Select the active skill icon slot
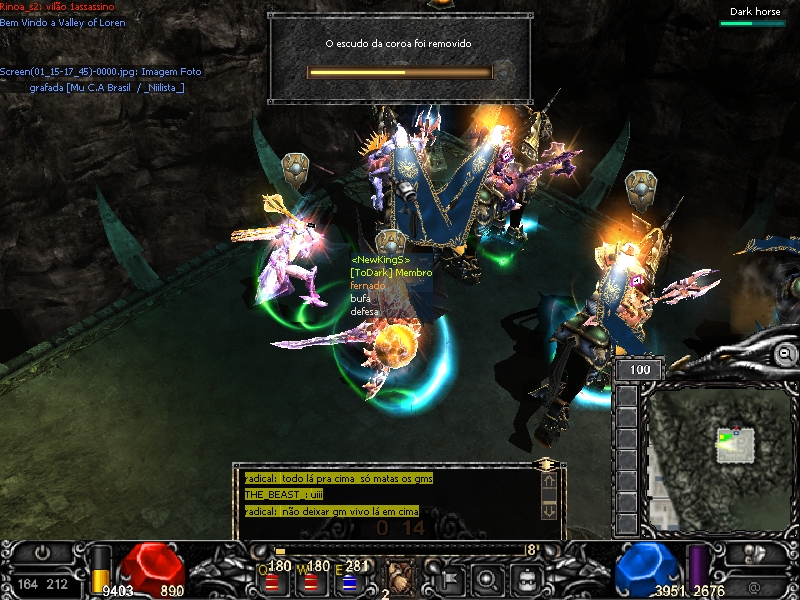This screenshot has height=600, width=800. (401, 577)
